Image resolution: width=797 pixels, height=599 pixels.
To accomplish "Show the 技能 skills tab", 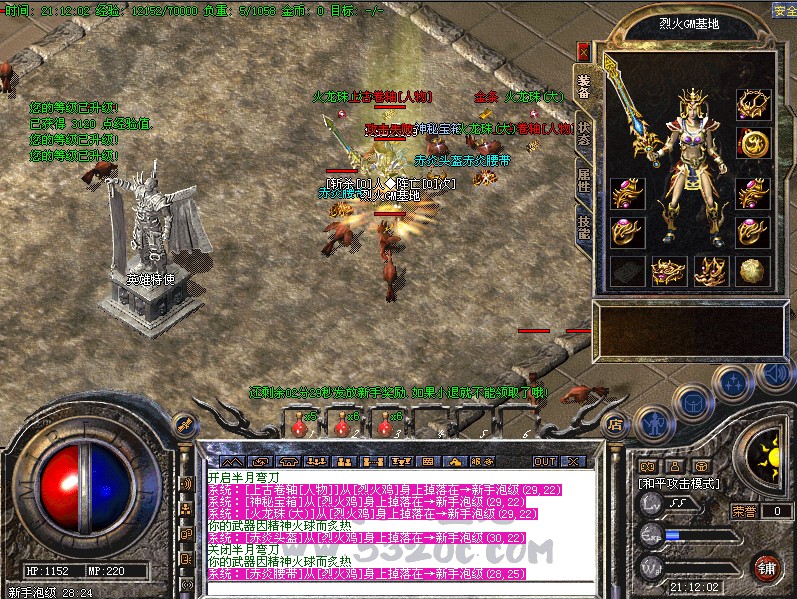I will point(583,227).
